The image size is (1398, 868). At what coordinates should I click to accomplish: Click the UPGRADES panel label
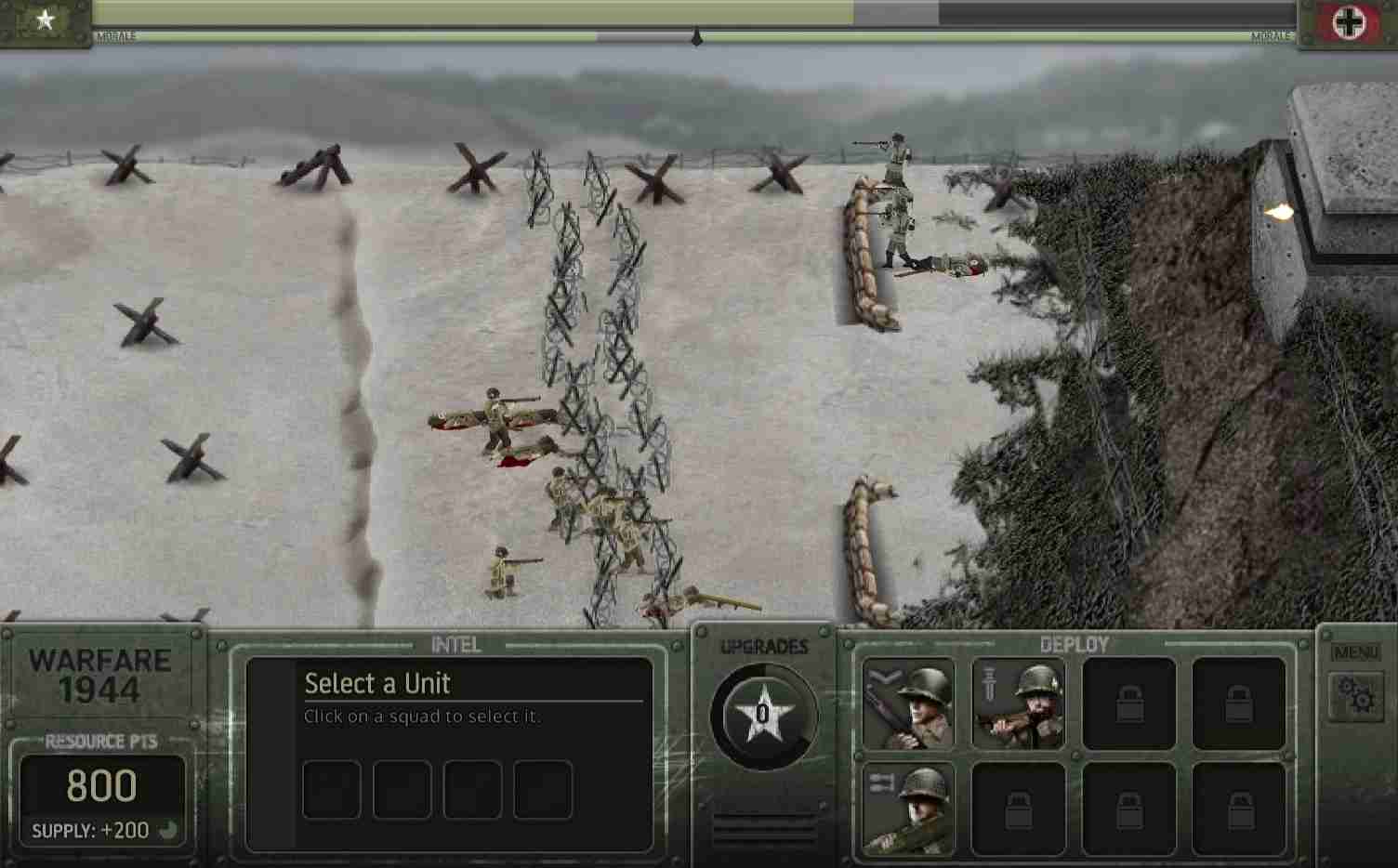click(764, 647)
